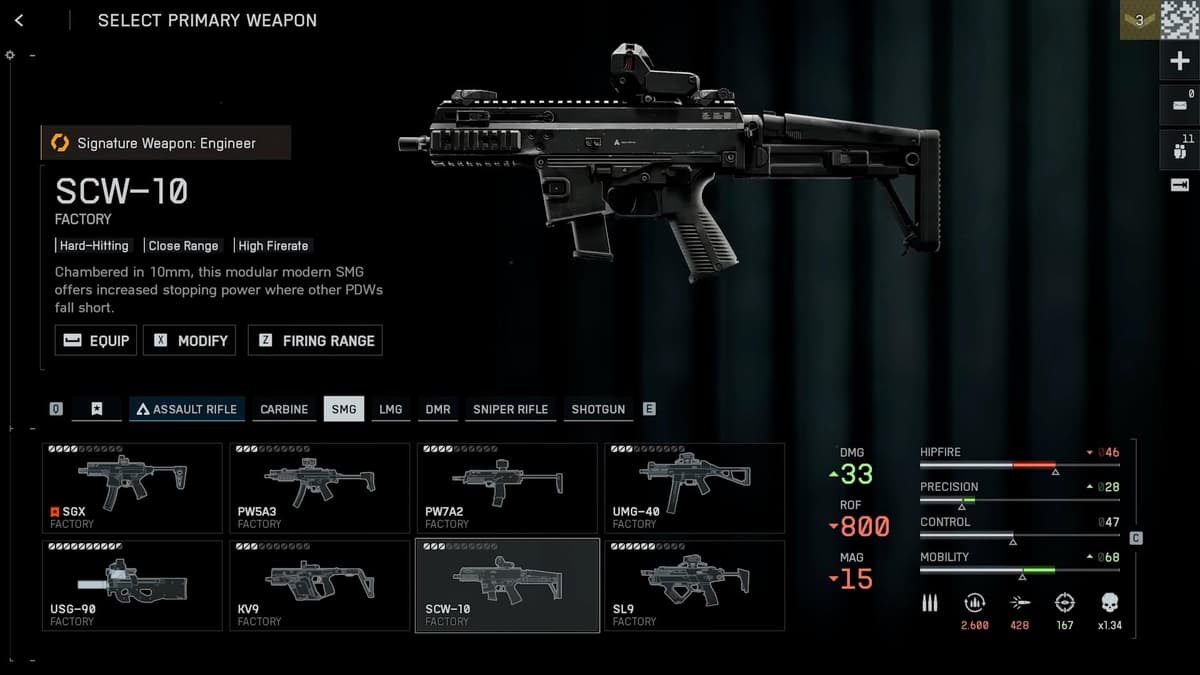1200x675 pixels.
Task: Choose the USG-90 weapon tile
Action: coord(132,586)
